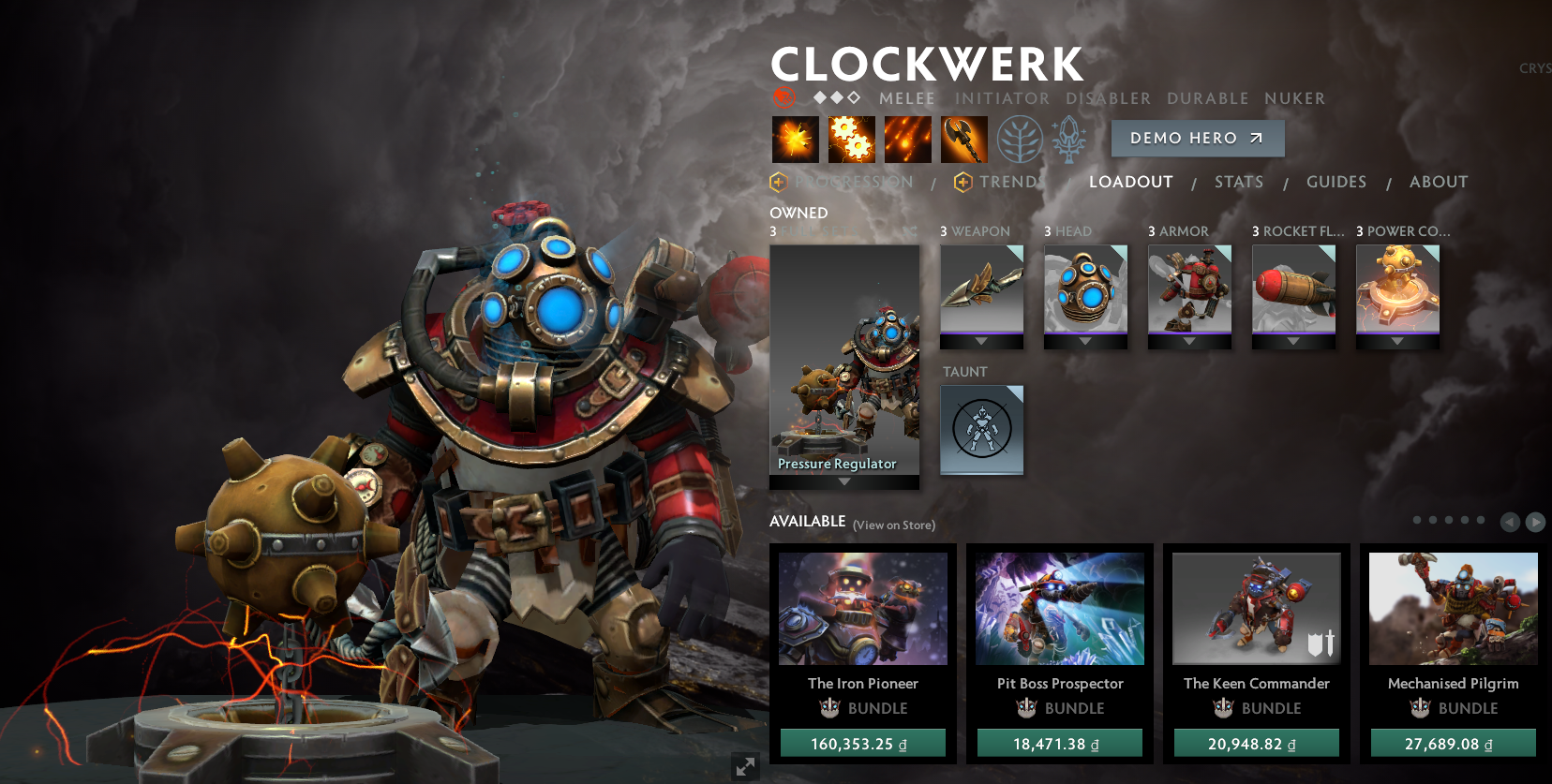This screenshot has height=784, width=1552.
Task: Open the Power Cogs ability icon
Action: click(851, 139)
